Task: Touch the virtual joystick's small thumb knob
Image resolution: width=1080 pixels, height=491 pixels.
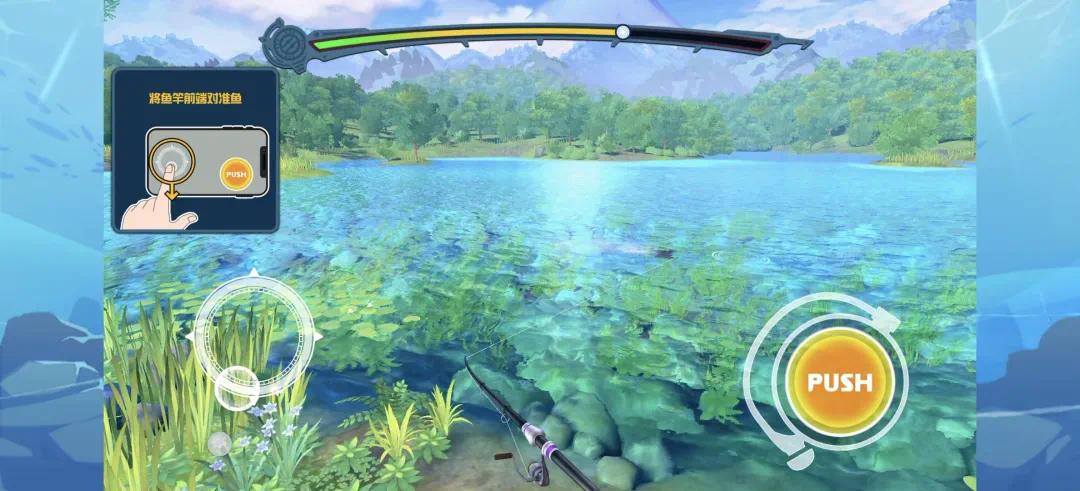Action: click(237, 385)
